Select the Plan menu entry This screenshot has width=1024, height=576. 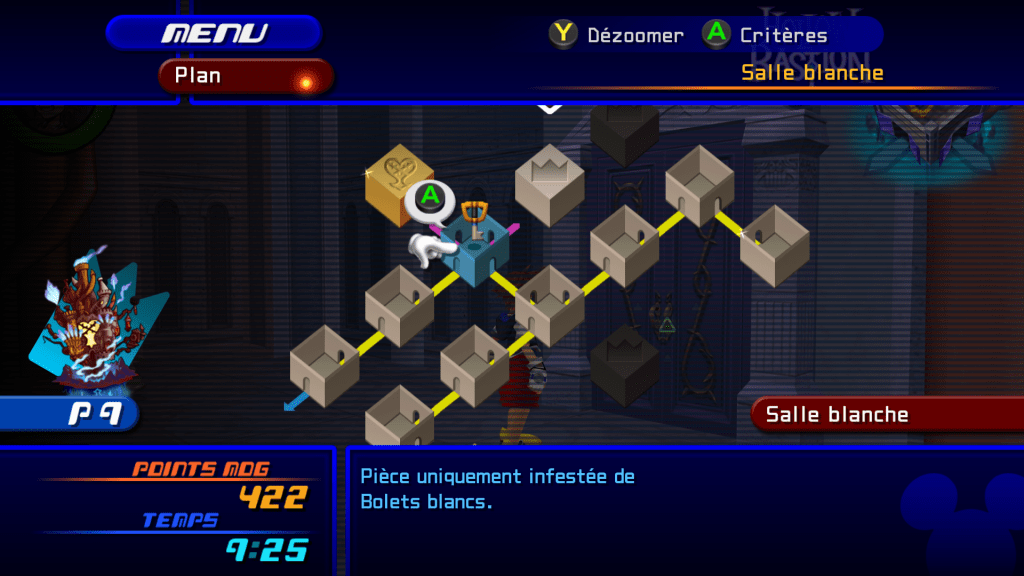click(245, 76)
